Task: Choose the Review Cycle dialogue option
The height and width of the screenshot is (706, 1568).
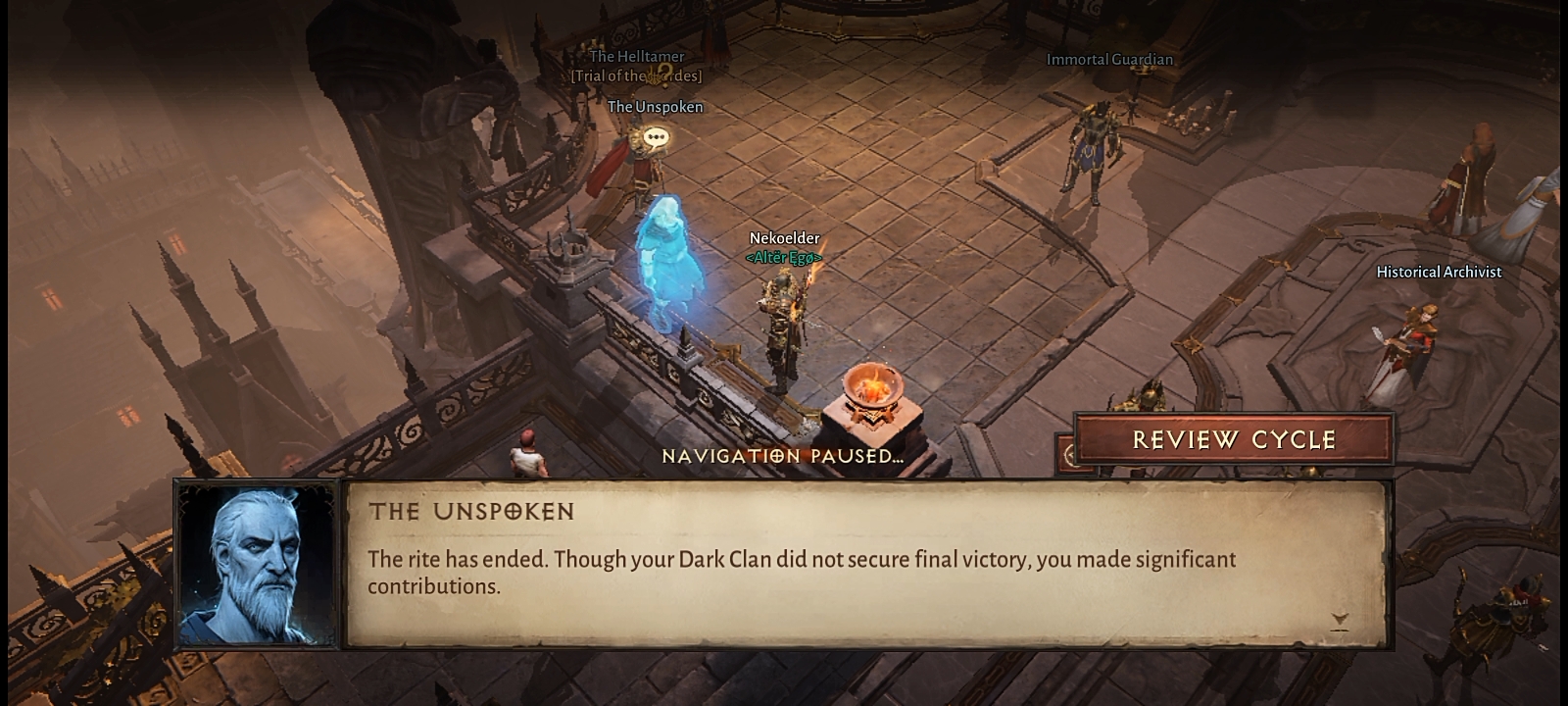Action: click(x=1233, y=439)
